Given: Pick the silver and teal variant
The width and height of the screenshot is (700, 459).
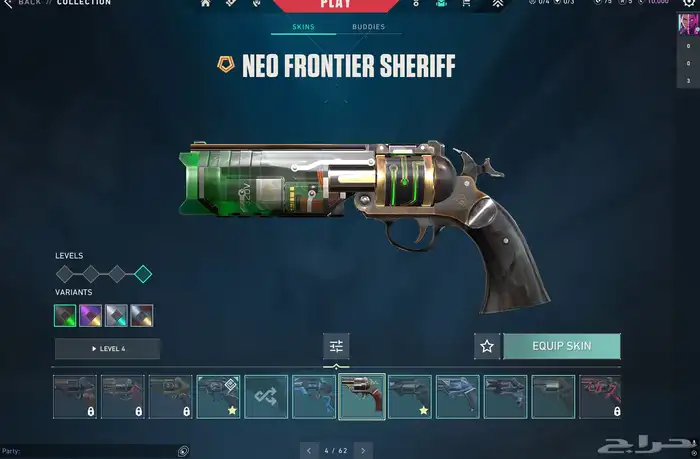Looking at the screenshot, I should (x=116, y=316).
